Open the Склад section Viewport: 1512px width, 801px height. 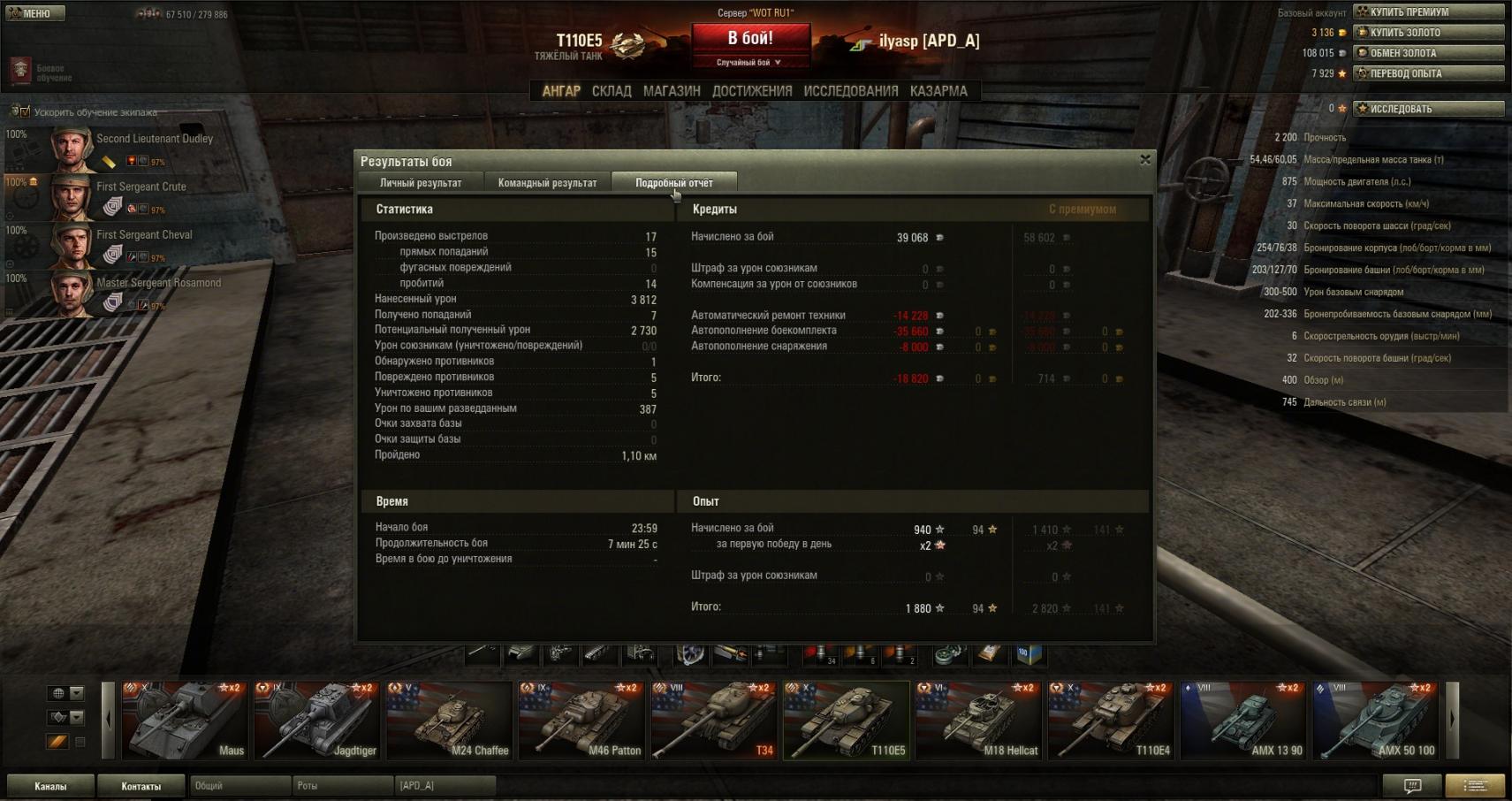(612, 91)
